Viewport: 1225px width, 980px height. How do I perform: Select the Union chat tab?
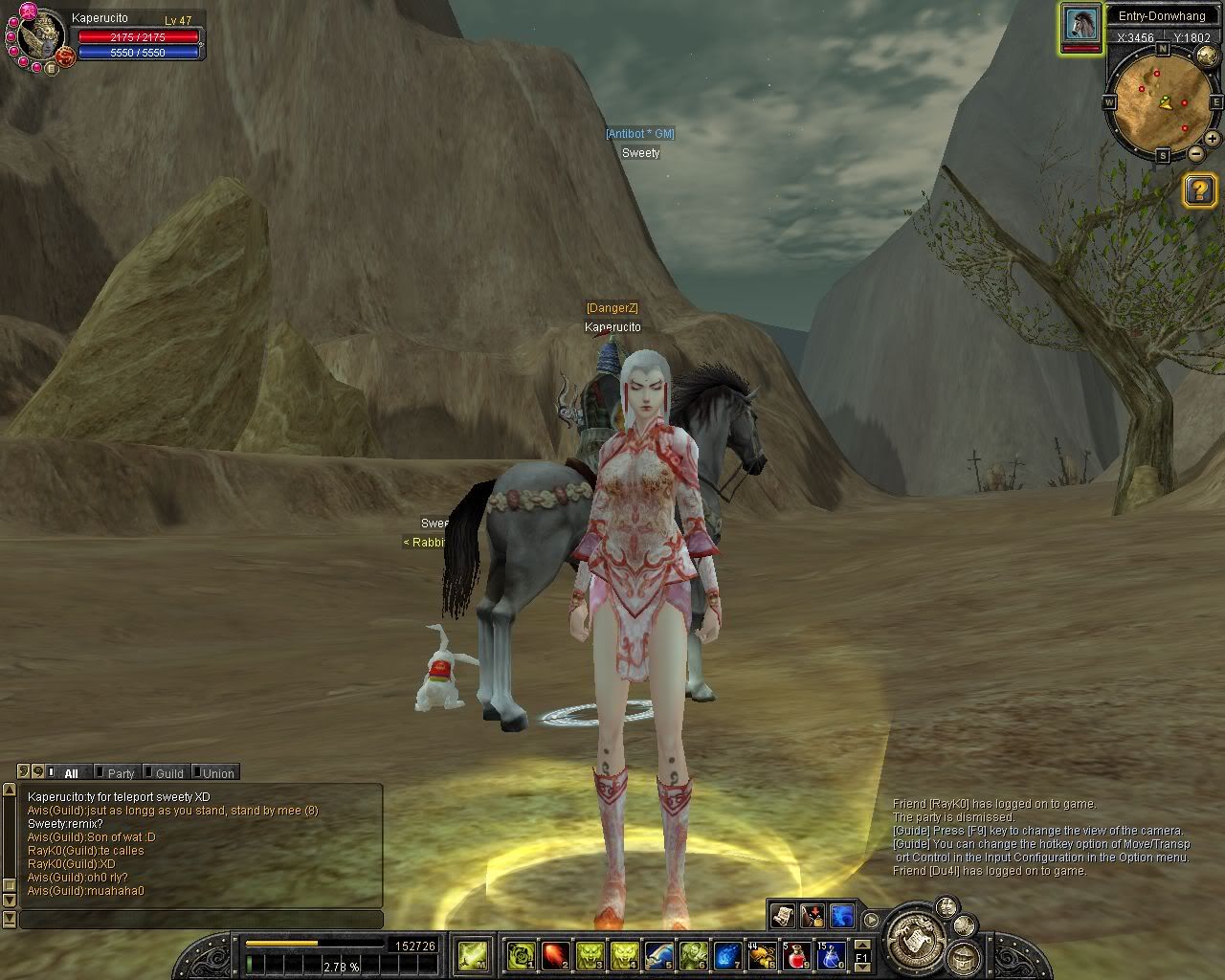218,773
